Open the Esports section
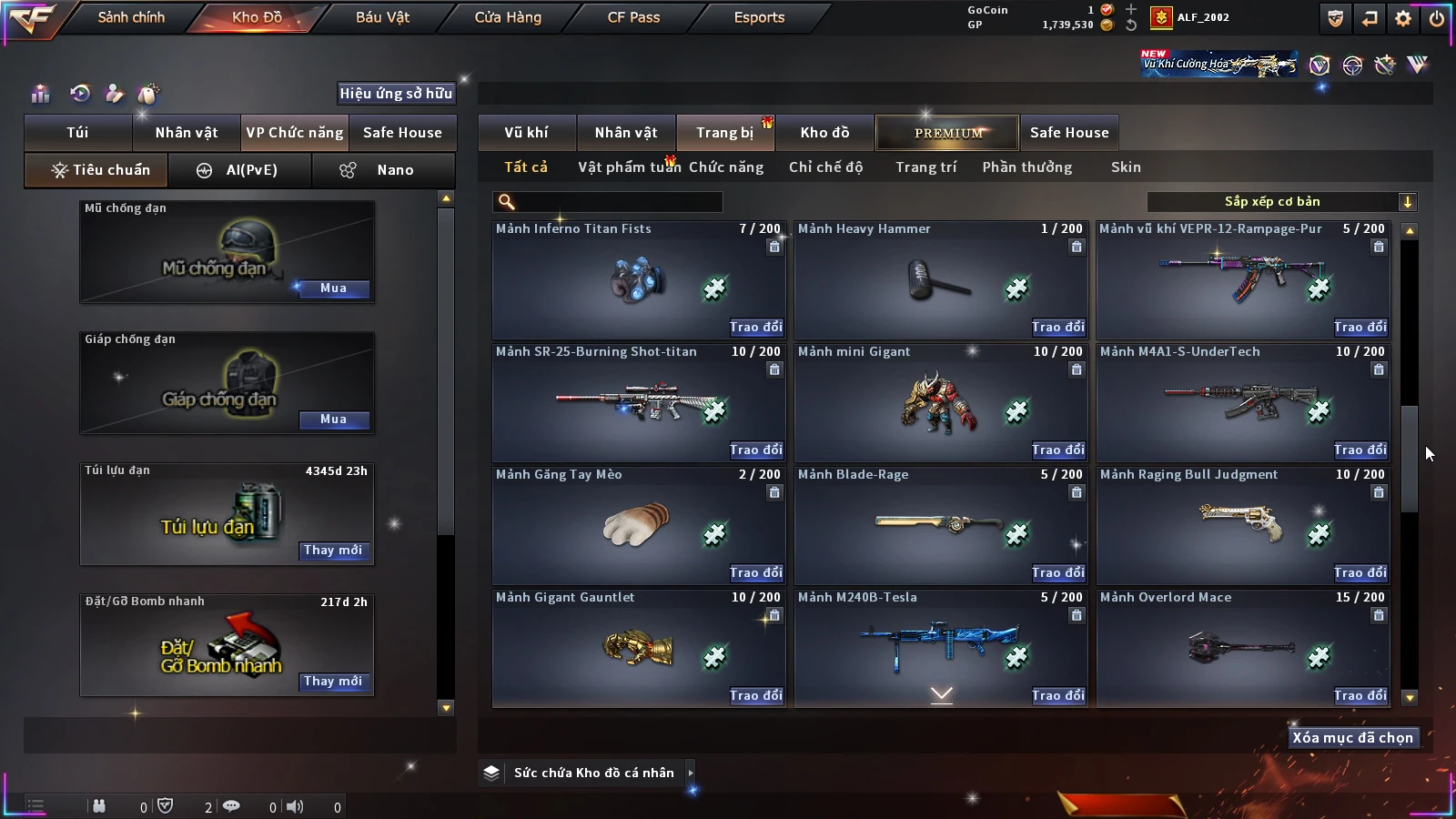 759,17
